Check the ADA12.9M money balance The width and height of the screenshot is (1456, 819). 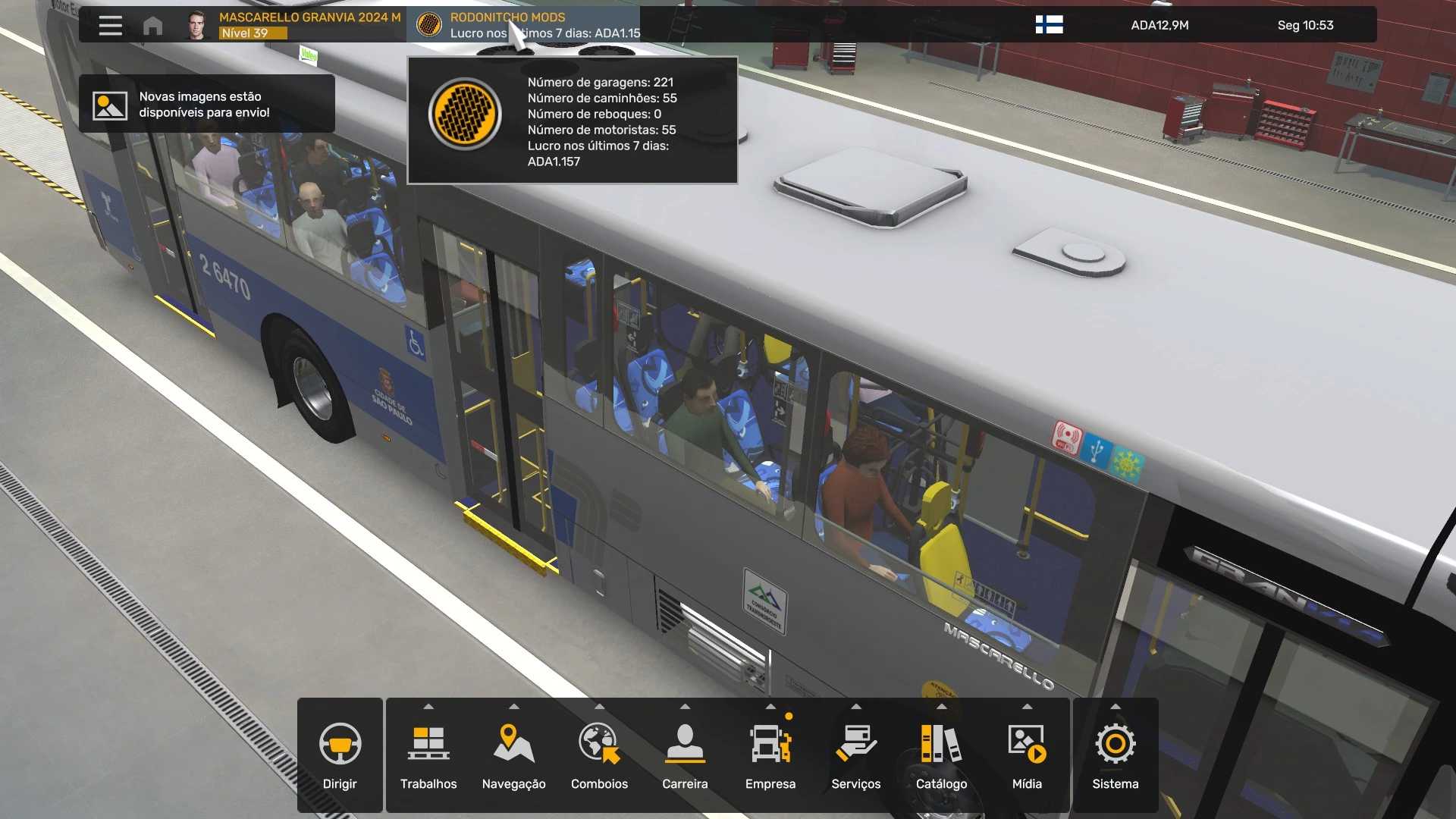click(x=1159, y=25)
